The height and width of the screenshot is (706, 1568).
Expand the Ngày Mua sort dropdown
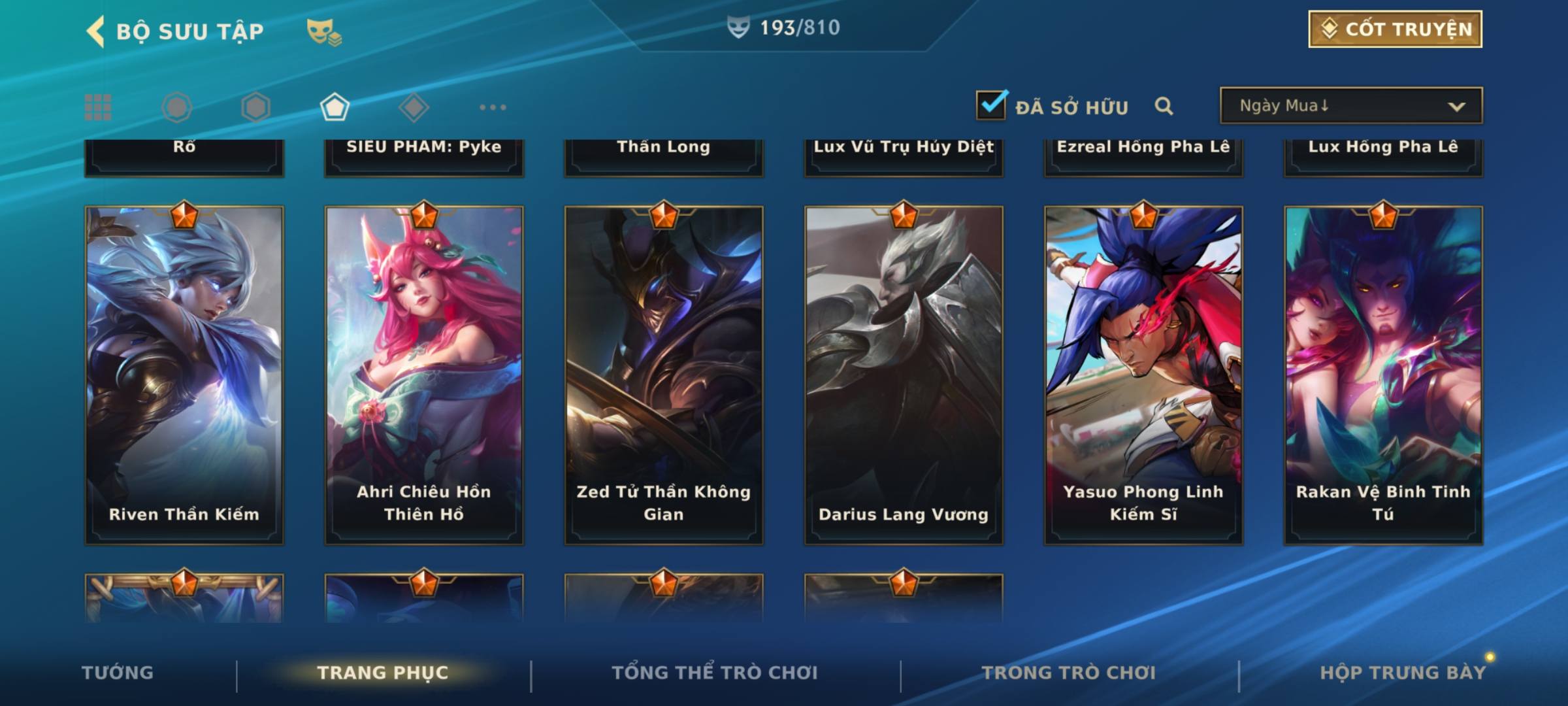click(x=1351, y=106)
